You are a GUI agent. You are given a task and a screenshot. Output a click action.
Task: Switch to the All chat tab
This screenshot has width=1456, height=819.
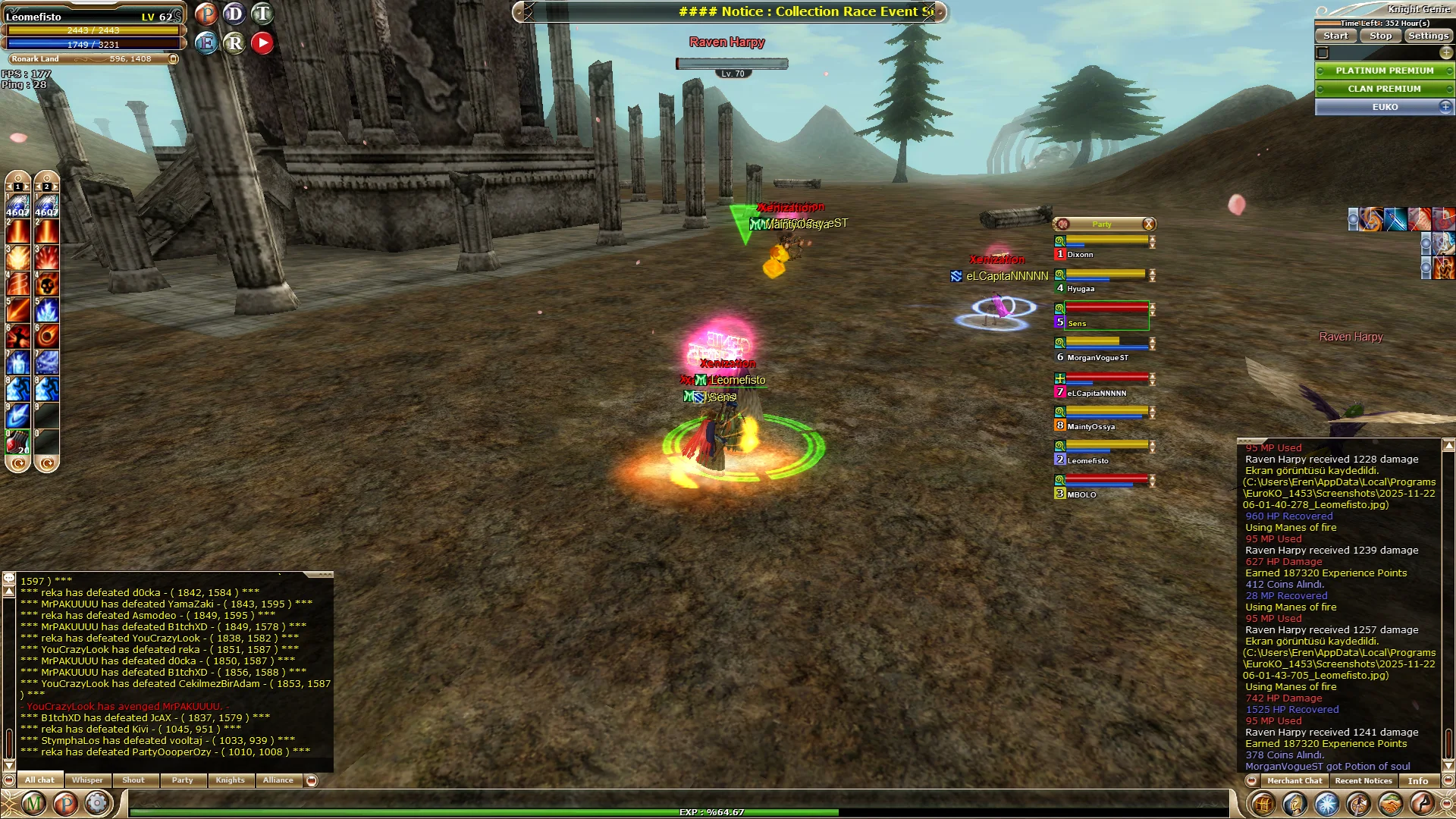(39, 780)
